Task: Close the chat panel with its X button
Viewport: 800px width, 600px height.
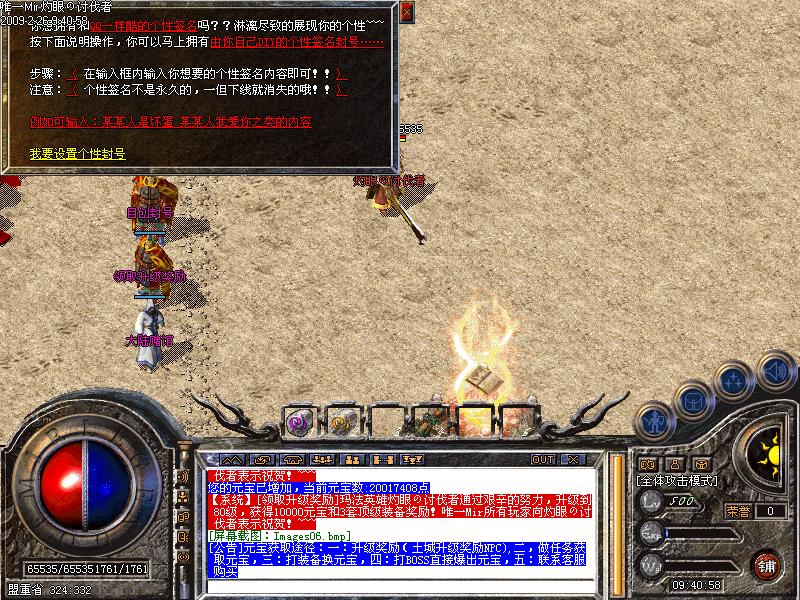Action: pyautogui.click(x=573, y=459)
